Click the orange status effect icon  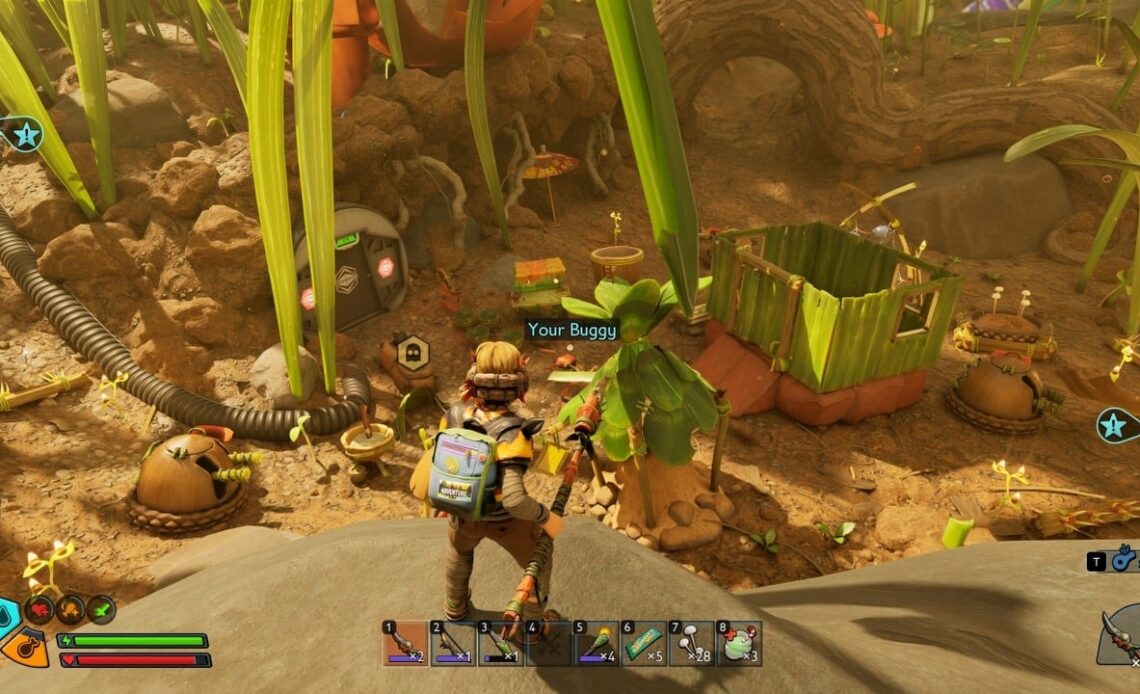(x=70, y=608)
